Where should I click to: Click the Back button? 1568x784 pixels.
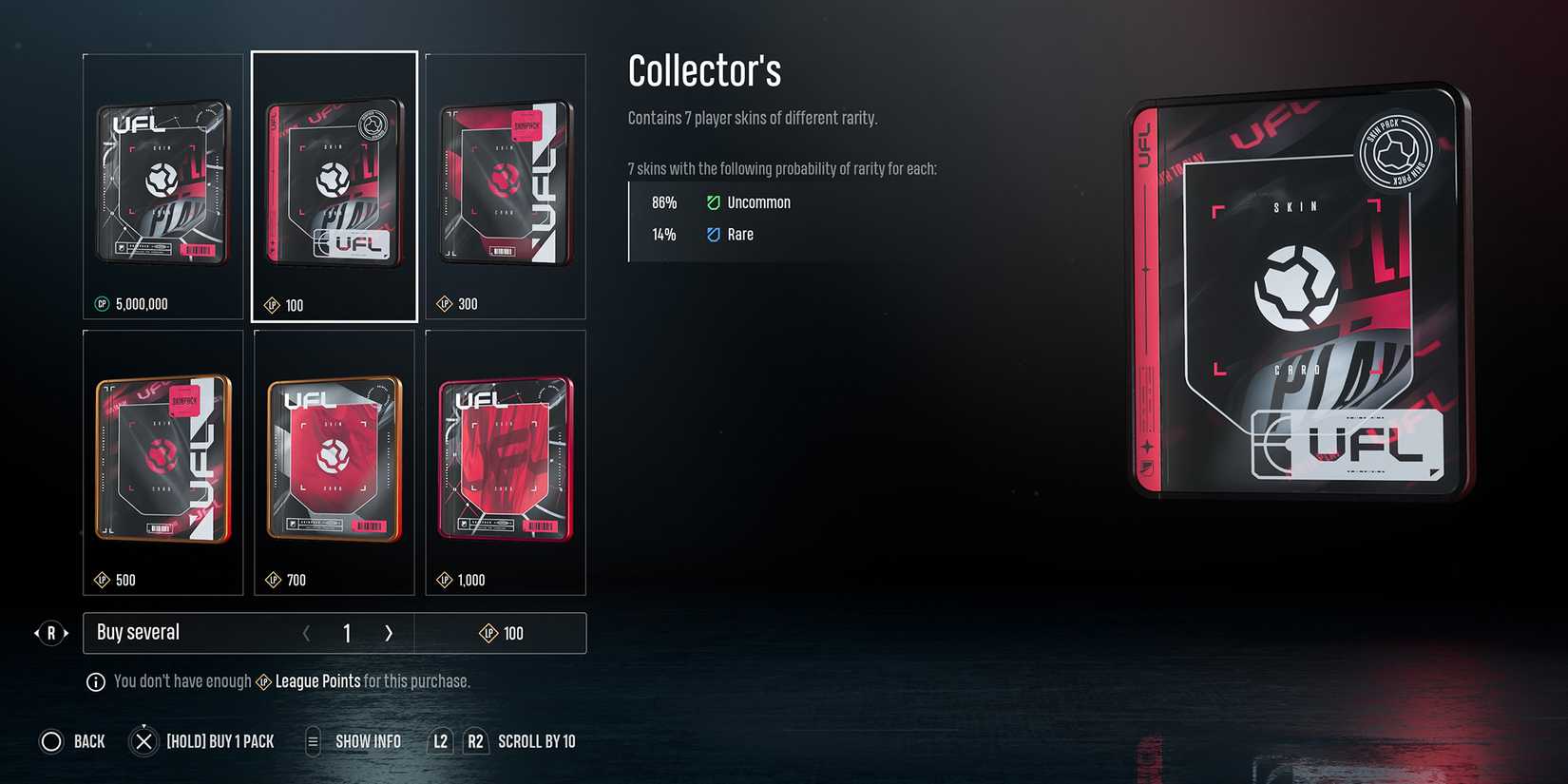coord(71,741)
